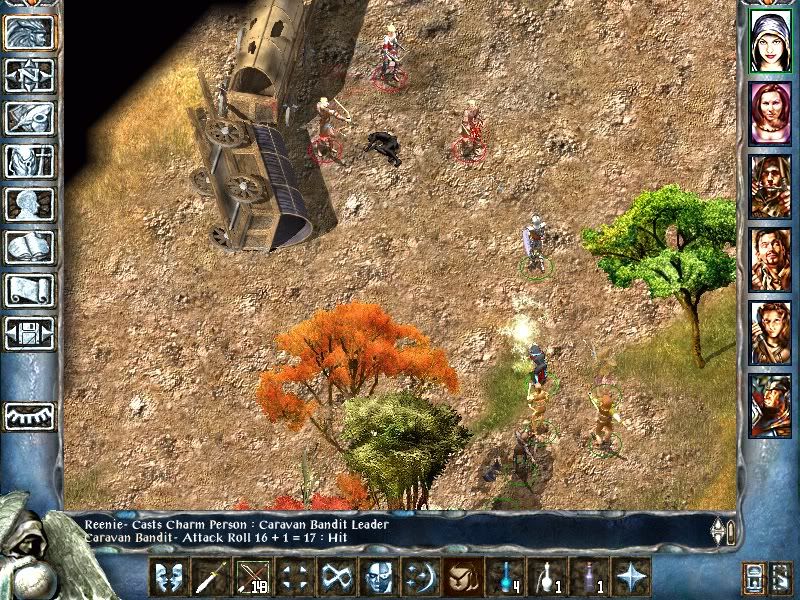Click the twin-mask icon in action bar

coord(169,577)
